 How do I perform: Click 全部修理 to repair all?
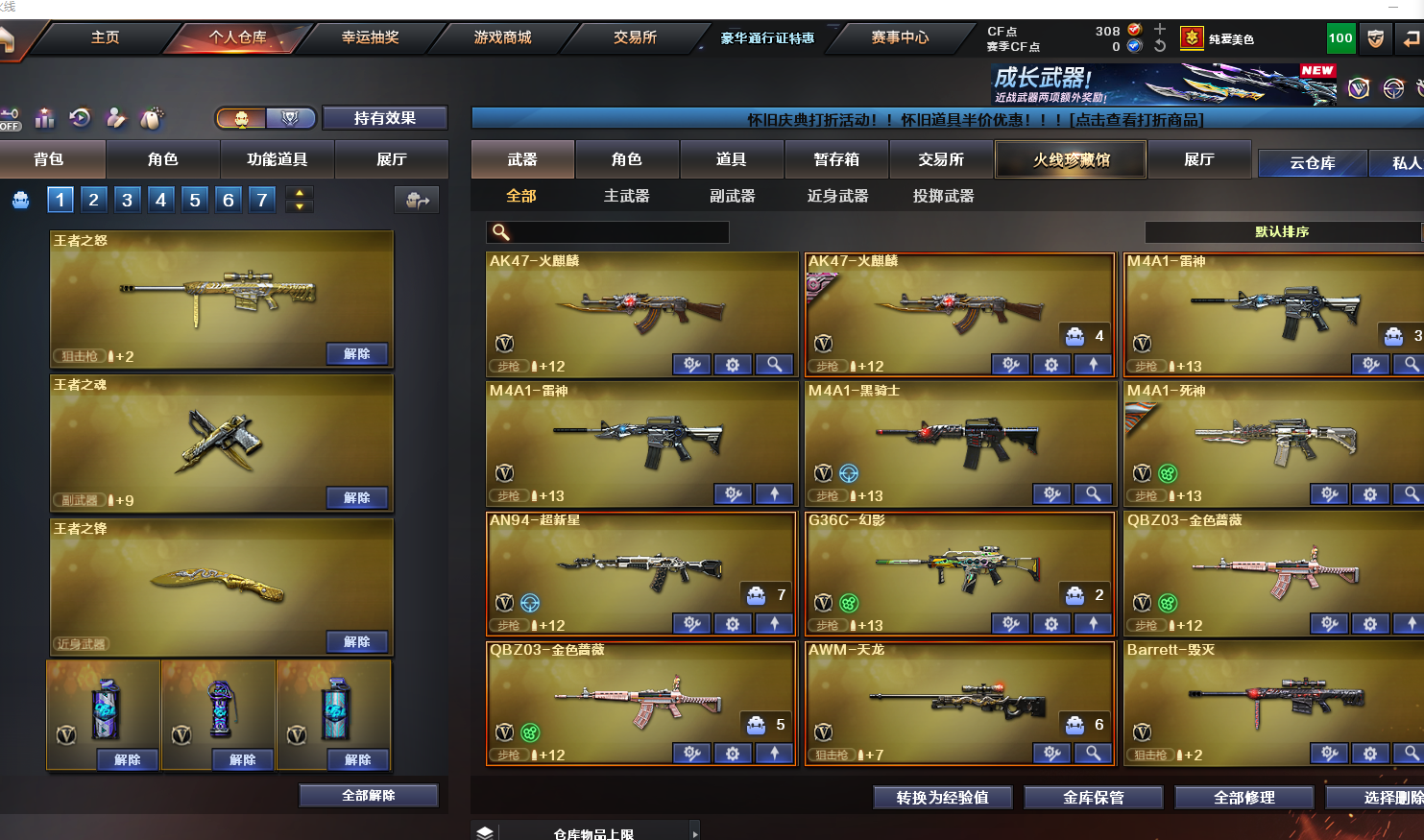(1243, 798)
